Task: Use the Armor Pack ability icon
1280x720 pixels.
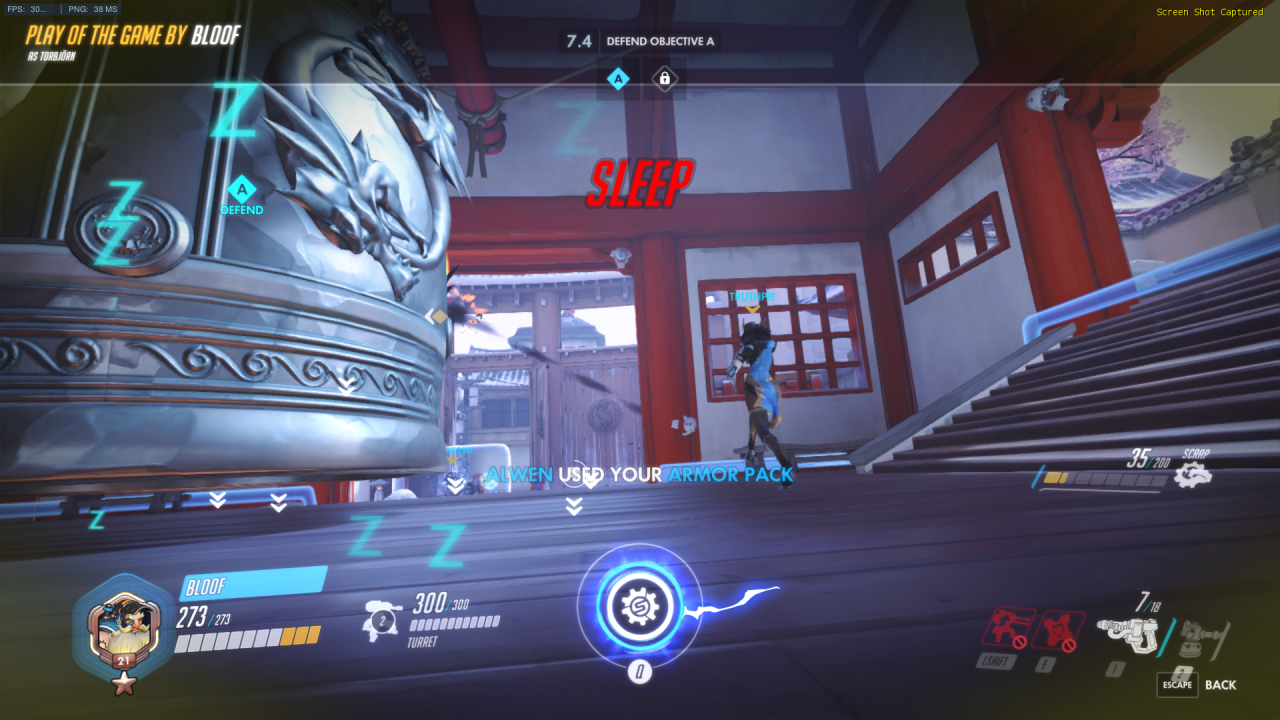Action: [1058, 629]
